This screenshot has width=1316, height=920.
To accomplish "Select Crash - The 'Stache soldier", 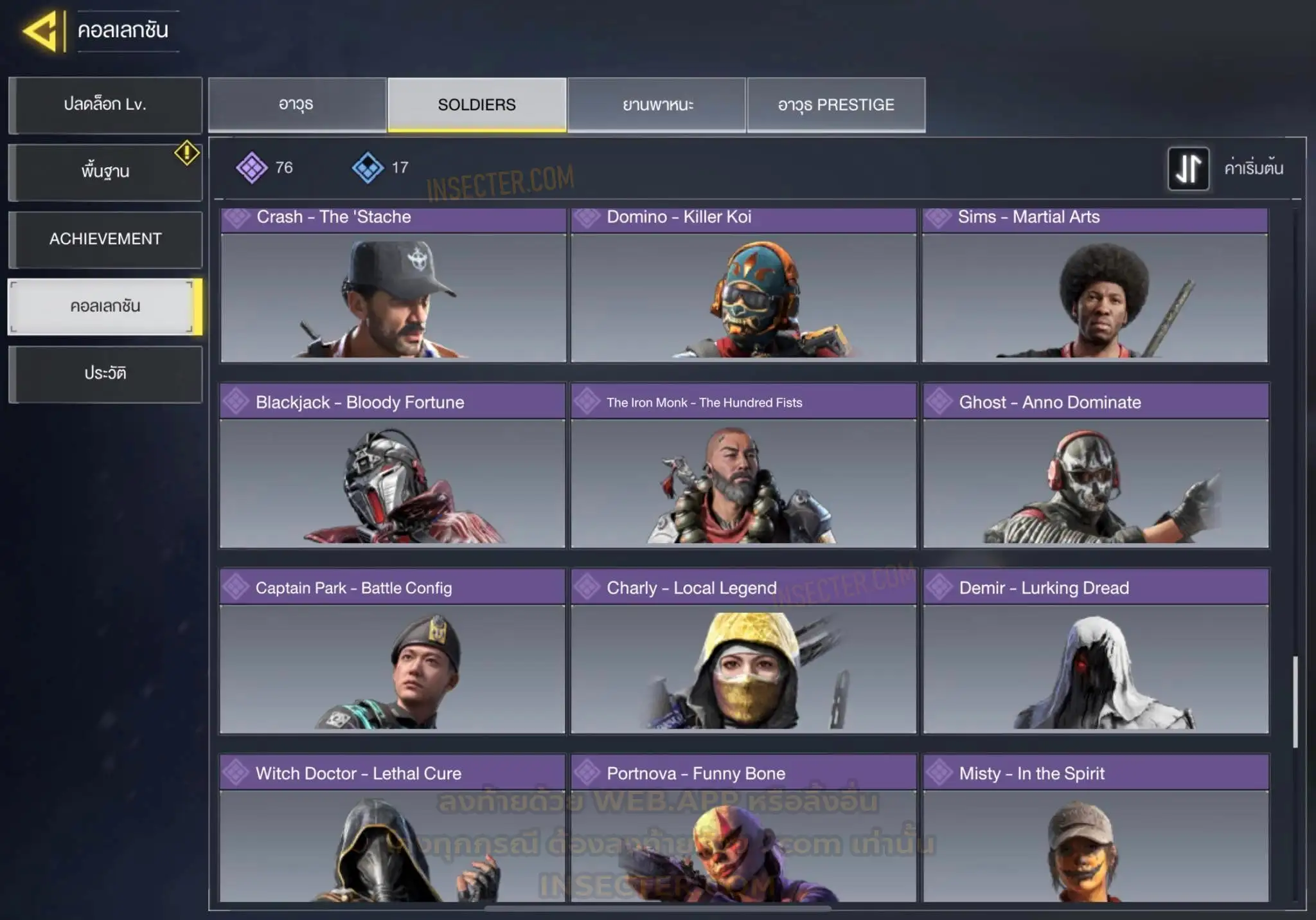I will [x=393, y=286].
